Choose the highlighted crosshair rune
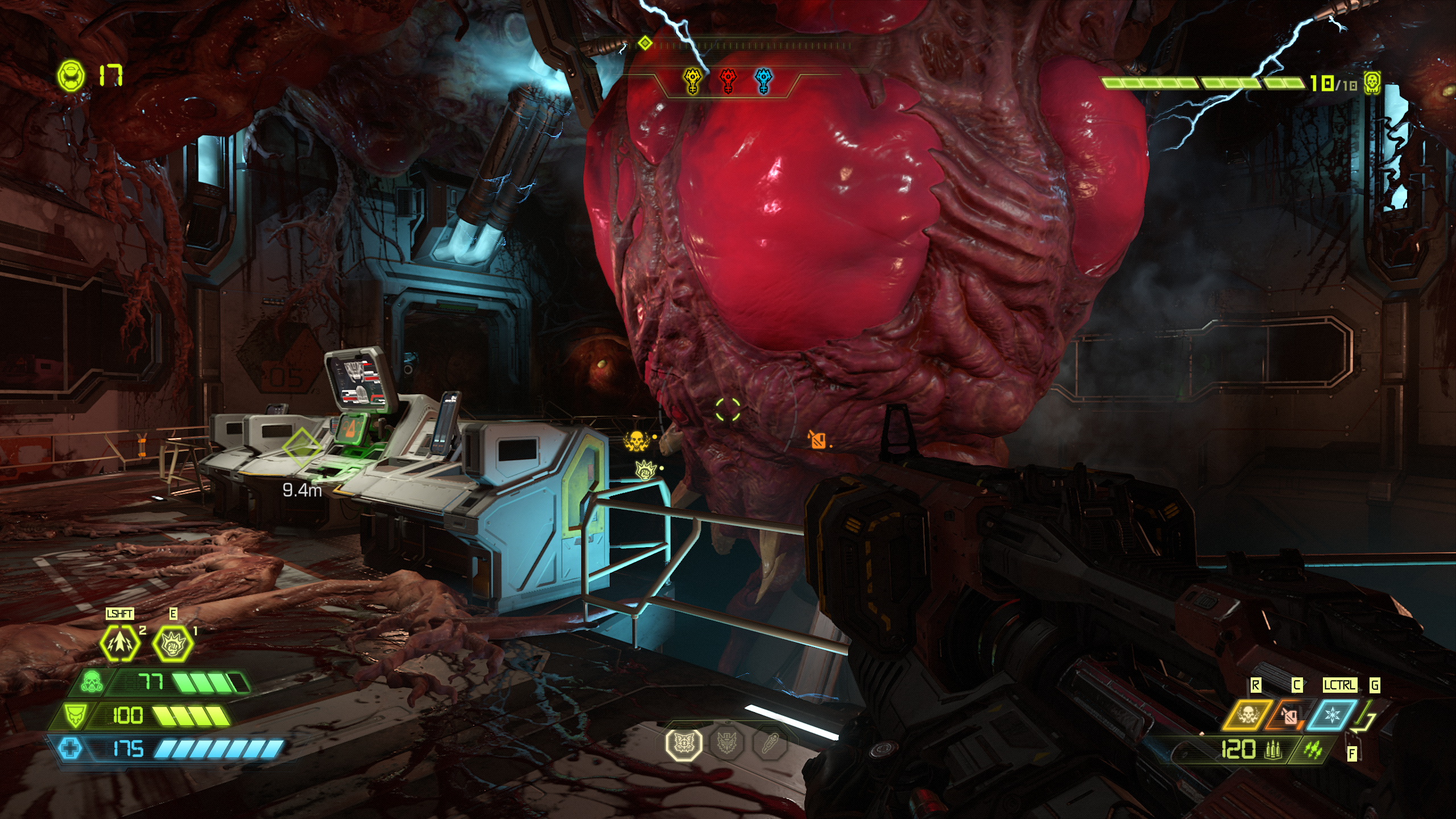 pyautogui.click(x=683, y=743)
